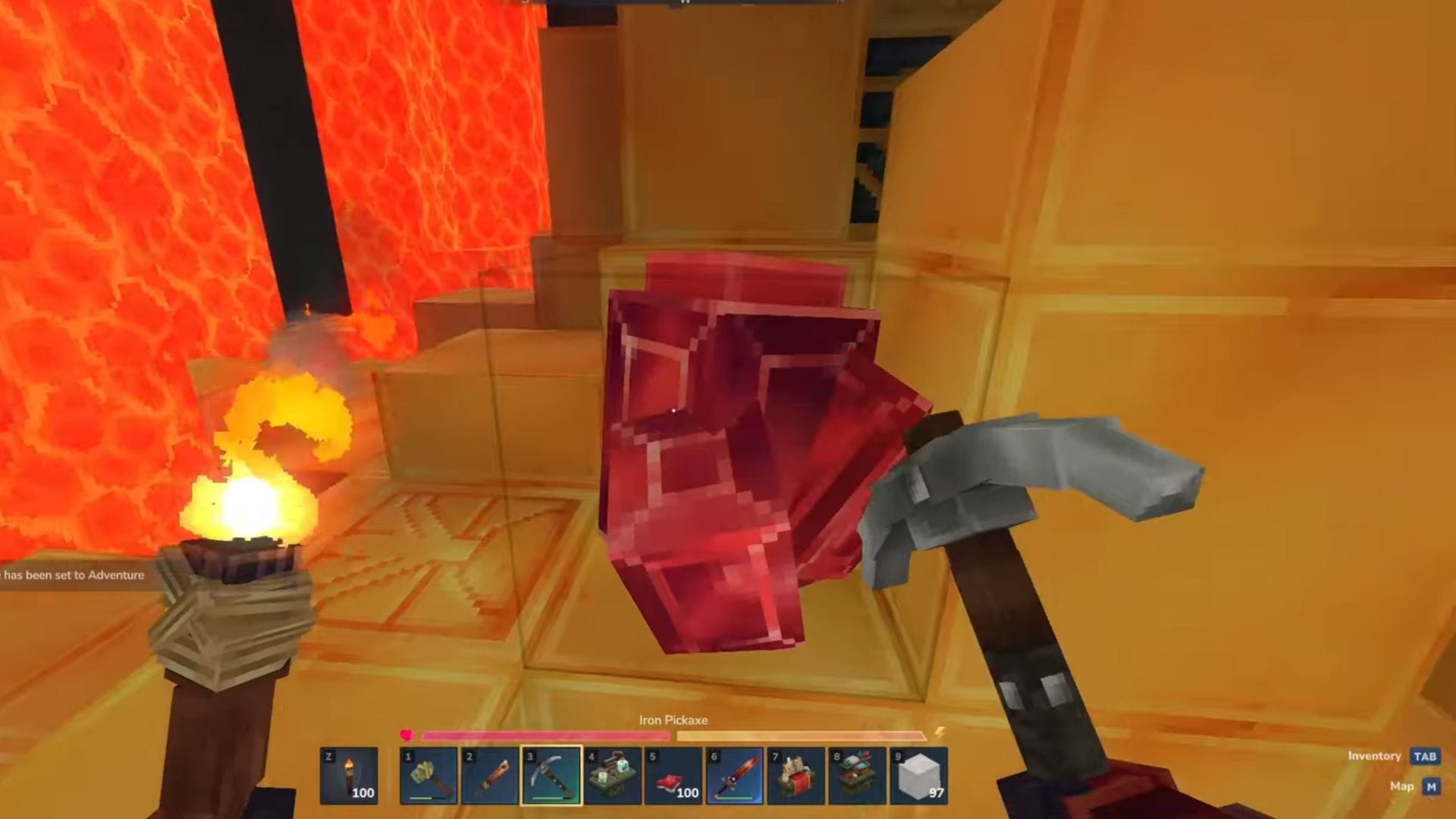Click the Iron Pickaxe name label above hotbar

click(673, 720)
